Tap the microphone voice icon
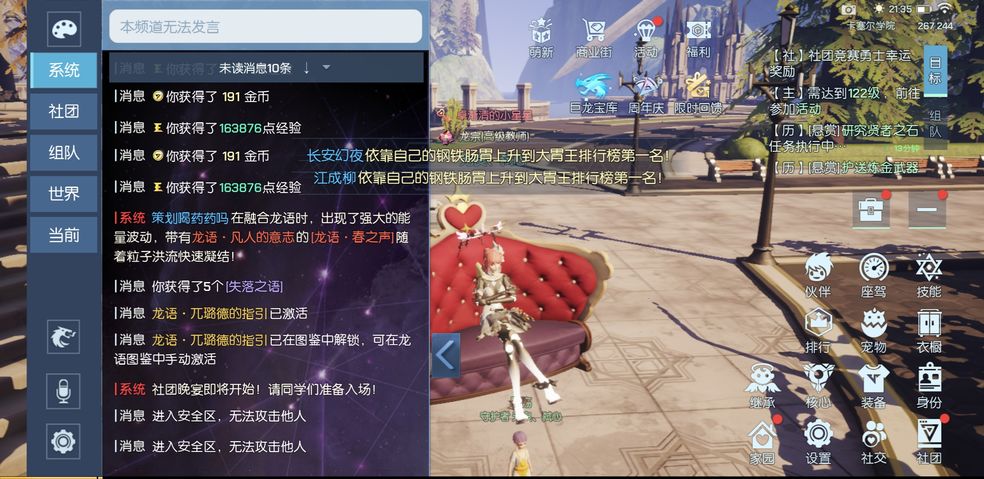The height and width of the screenshot is (479, 984). click(x=64, y=391)
